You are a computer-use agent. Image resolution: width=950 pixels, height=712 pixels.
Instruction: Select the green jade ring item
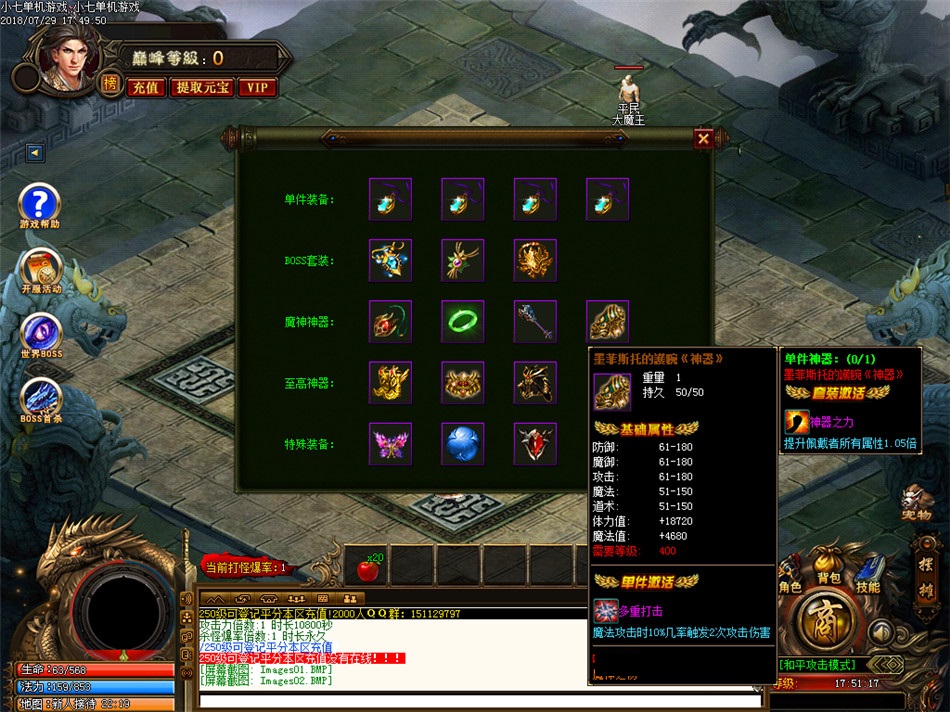[463, 322]
